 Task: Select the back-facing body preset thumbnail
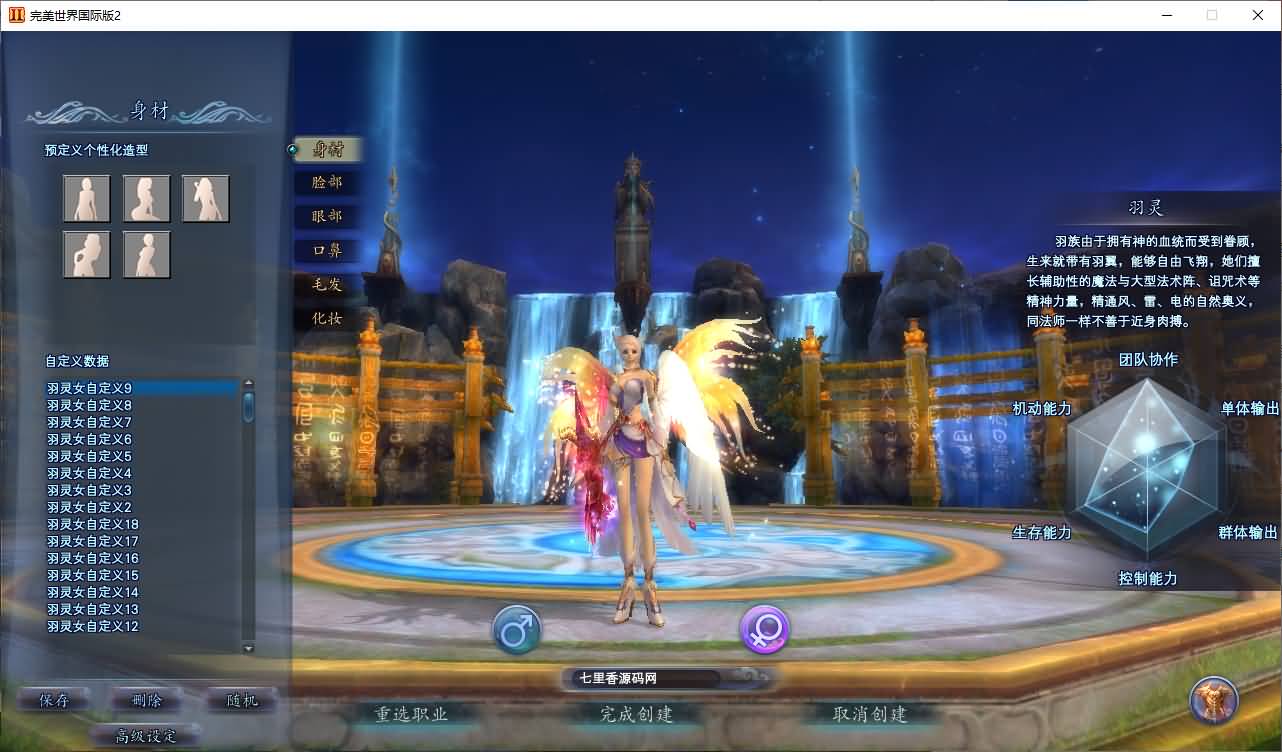[146, 254]
